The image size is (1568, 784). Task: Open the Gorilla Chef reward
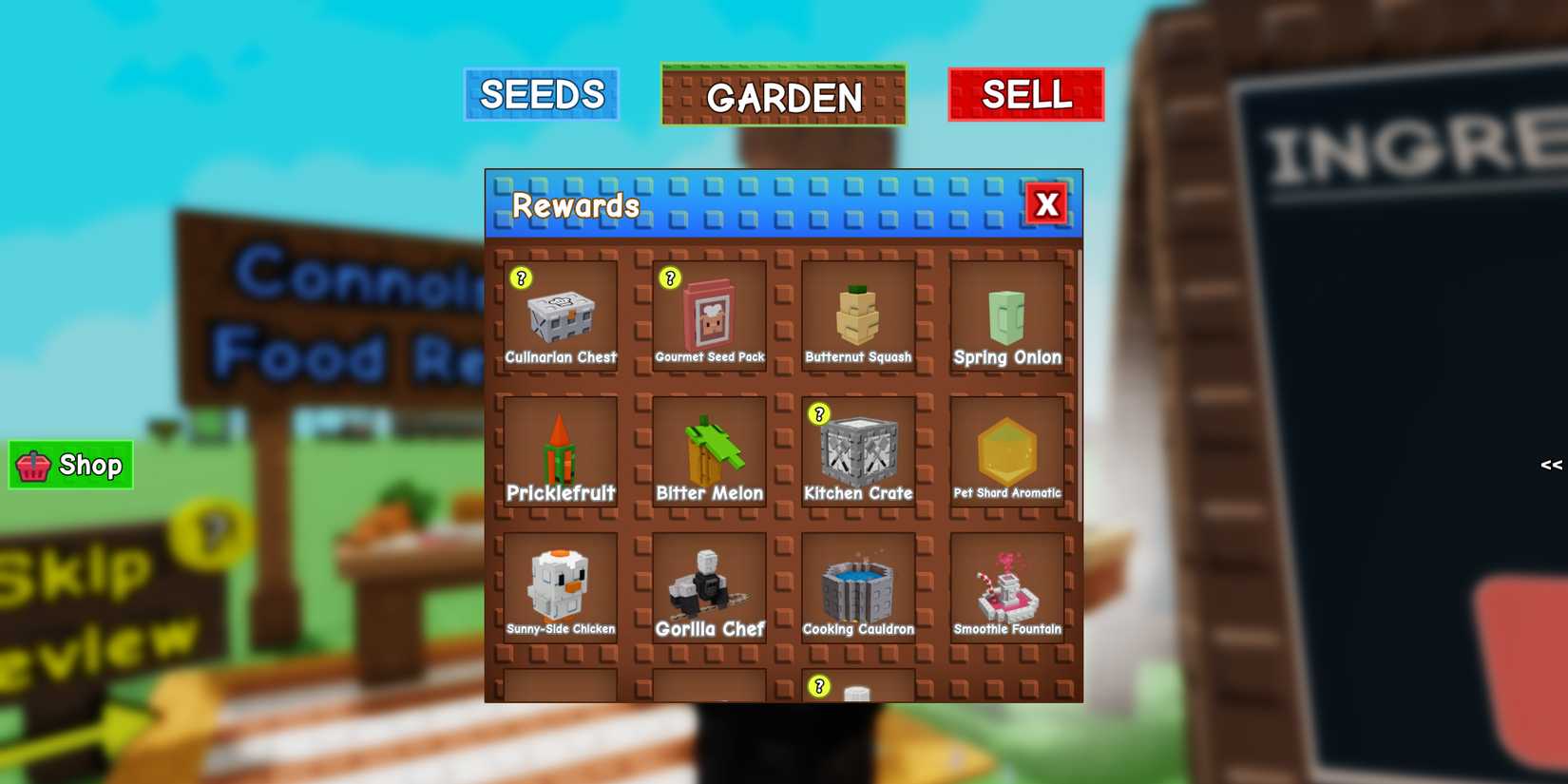709,587
